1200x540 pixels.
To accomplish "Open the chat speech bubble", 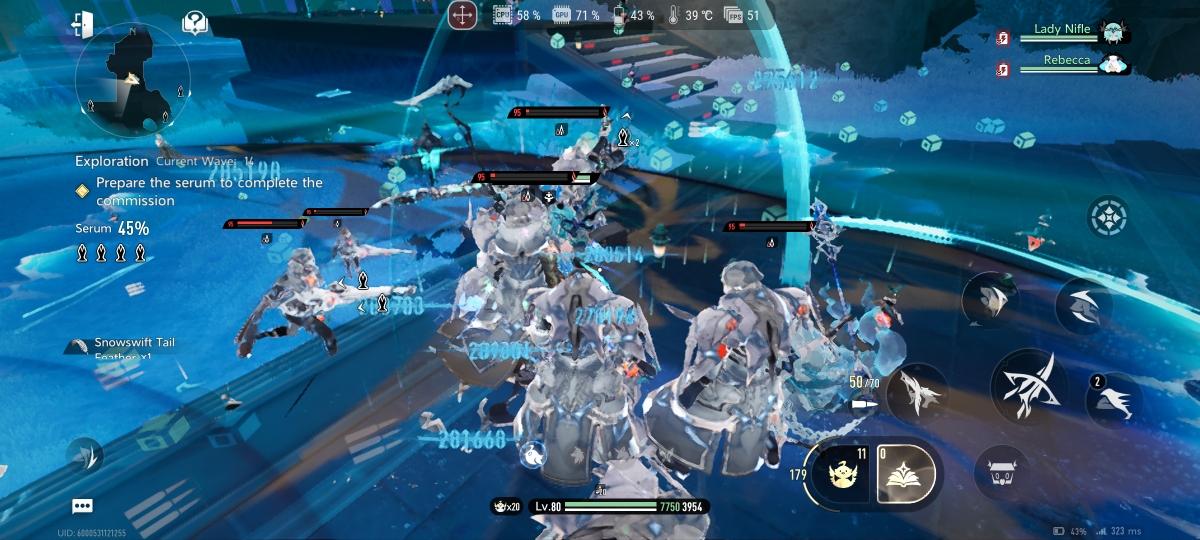I will 83,507.
